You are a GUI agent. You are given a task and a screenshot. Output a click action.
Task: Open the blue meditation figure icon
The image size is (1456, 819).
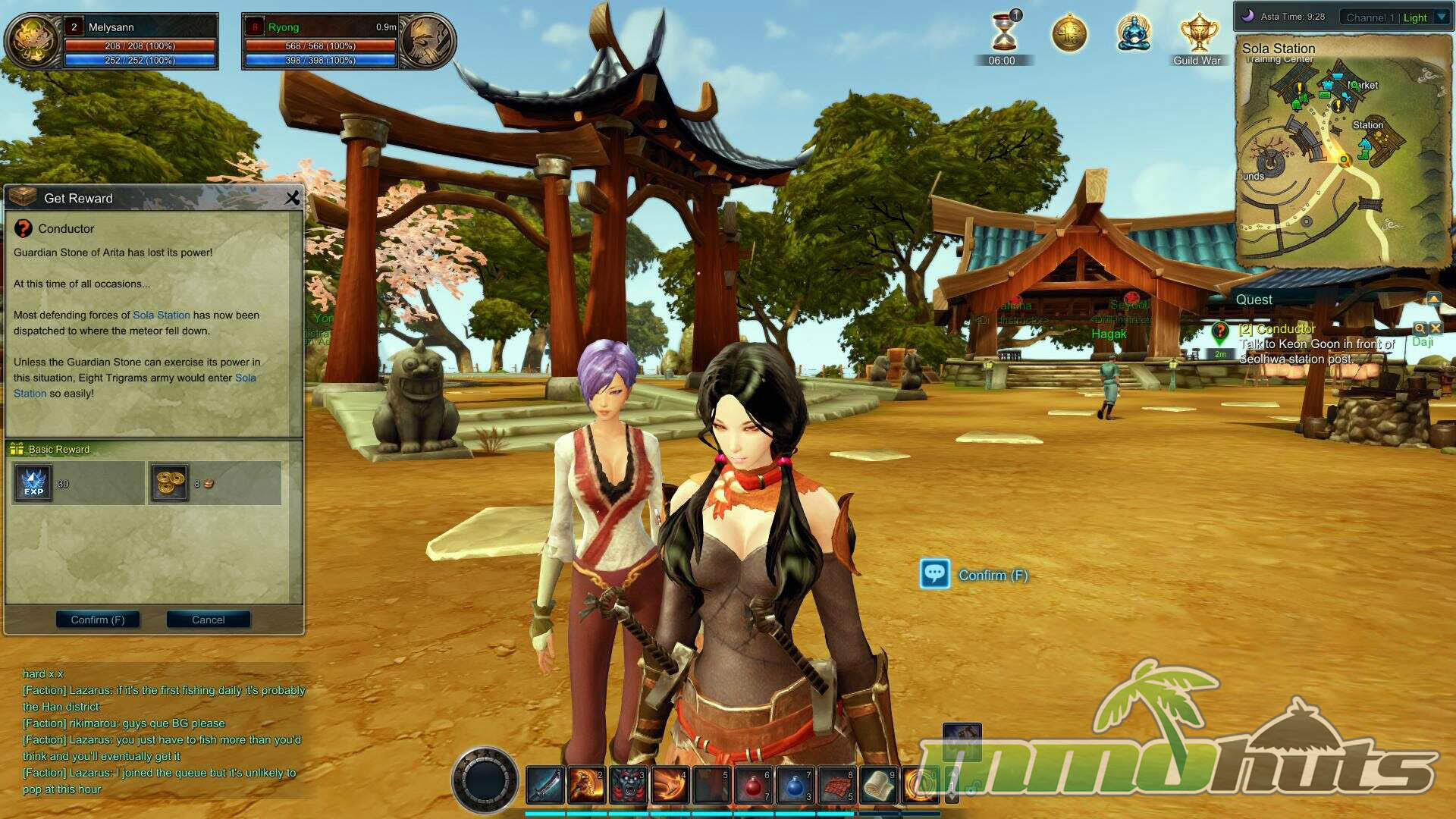pyautogui.click(x=1133, y=33)
